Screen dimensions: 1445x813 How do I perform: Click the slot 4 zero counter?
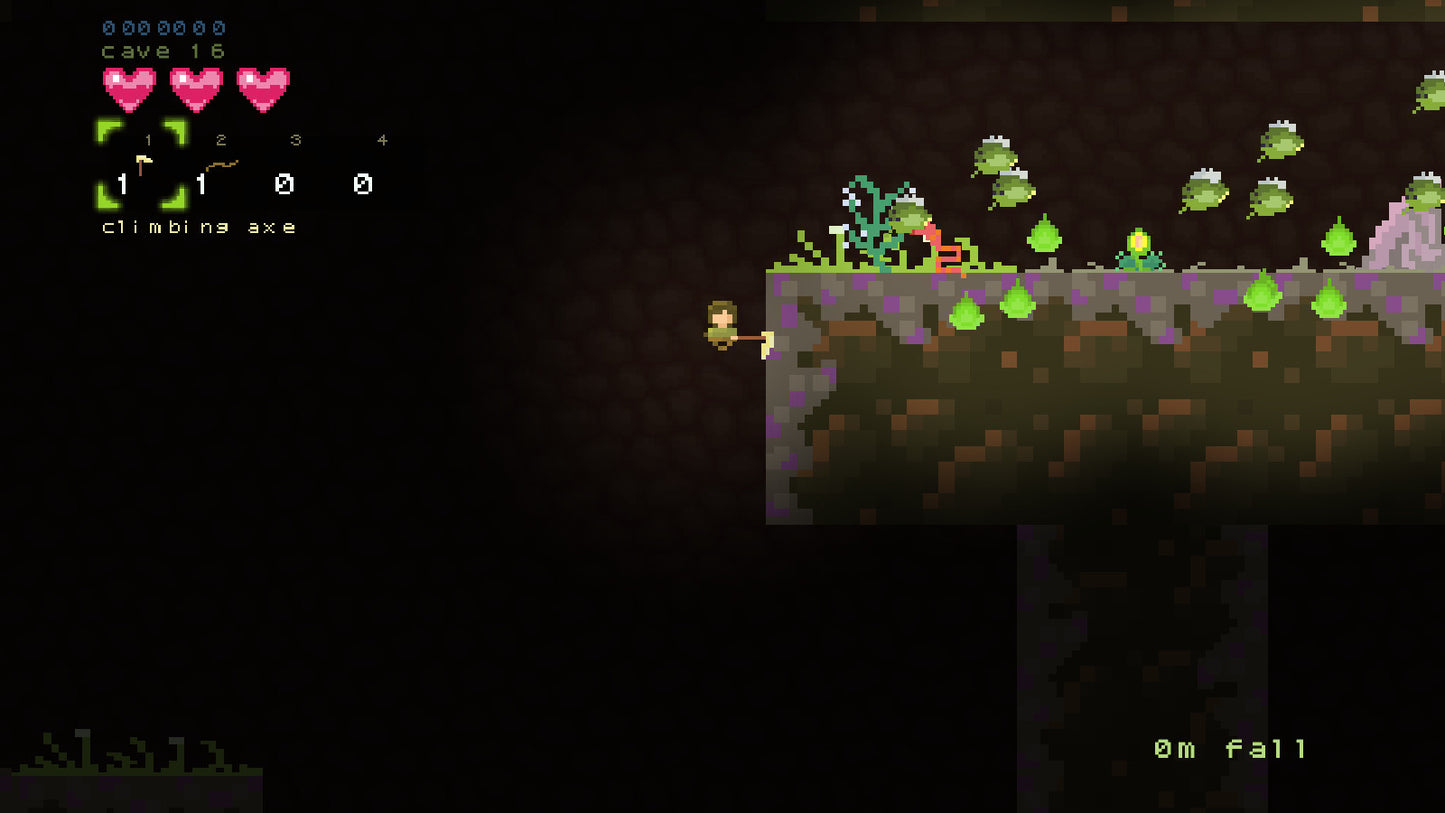point(362,185)
